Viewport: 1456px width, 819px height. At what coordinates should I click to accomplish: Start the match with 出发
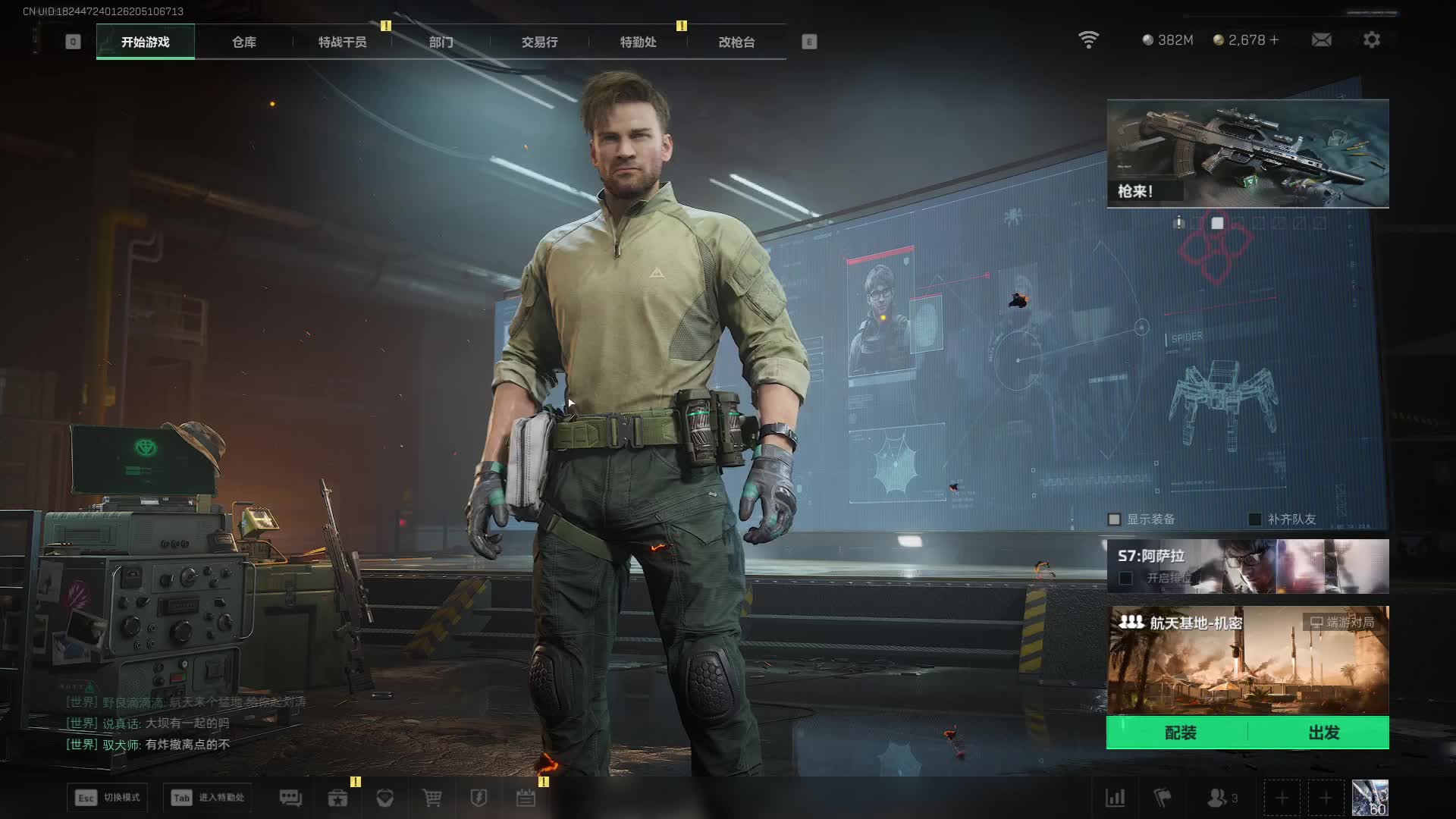pyautogui.click(x=1323, y=733)
